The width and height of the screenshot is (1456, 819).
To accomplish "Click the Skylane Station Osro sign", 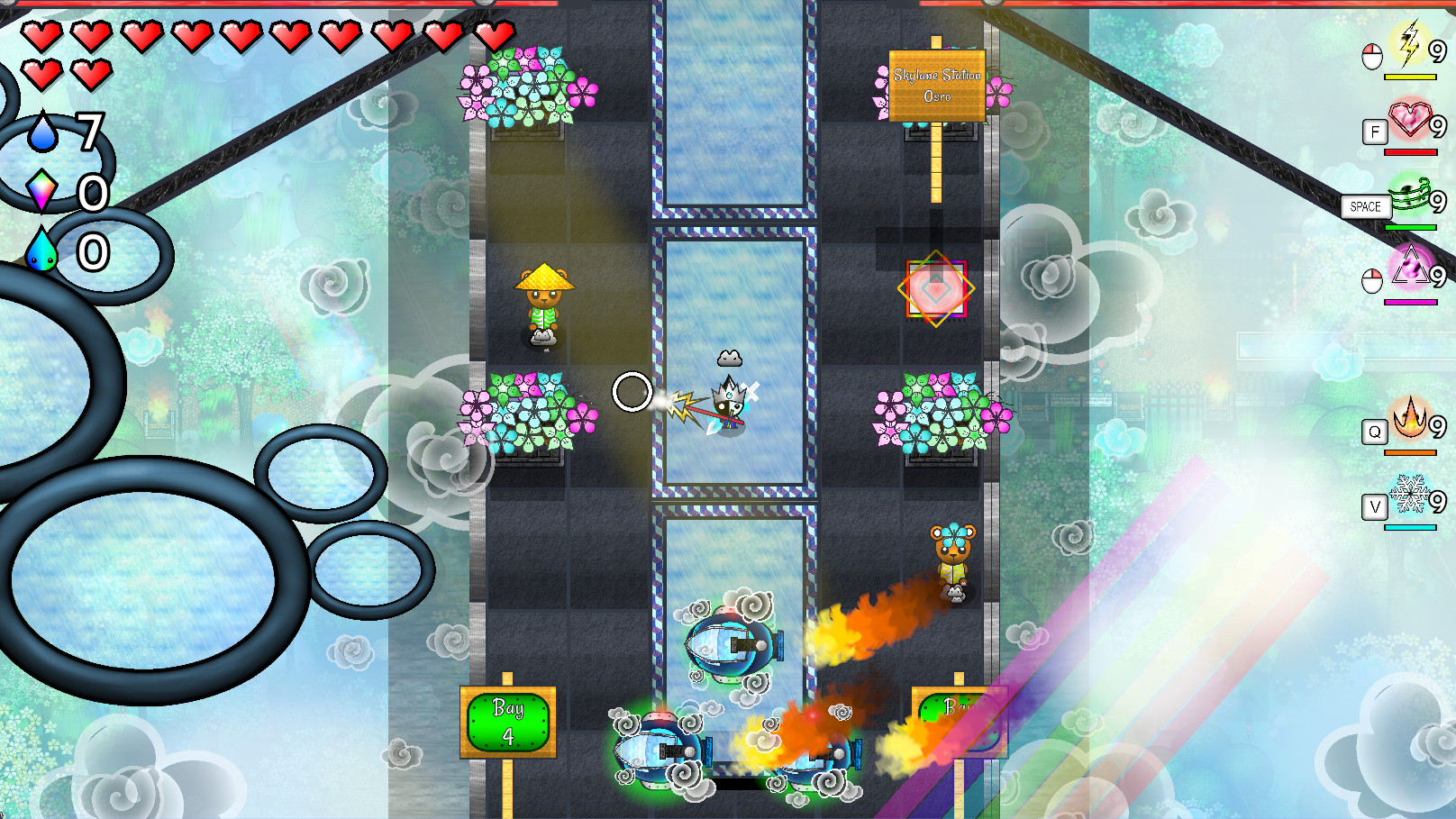I will 937,85.
